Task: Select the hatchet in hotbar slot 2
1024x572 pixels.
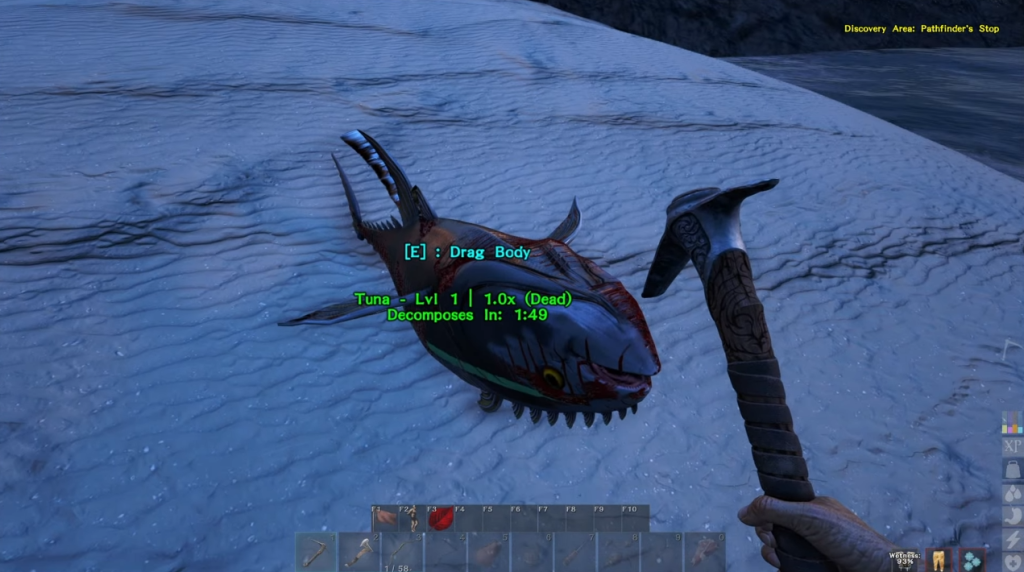Action: 359,551
